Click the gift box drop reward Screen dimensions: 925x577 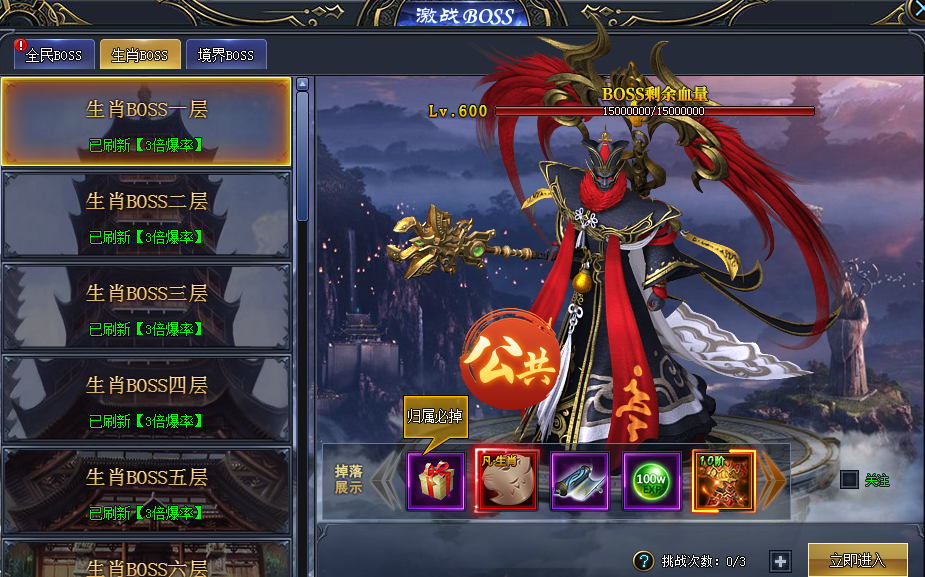(x=436, y=481)
